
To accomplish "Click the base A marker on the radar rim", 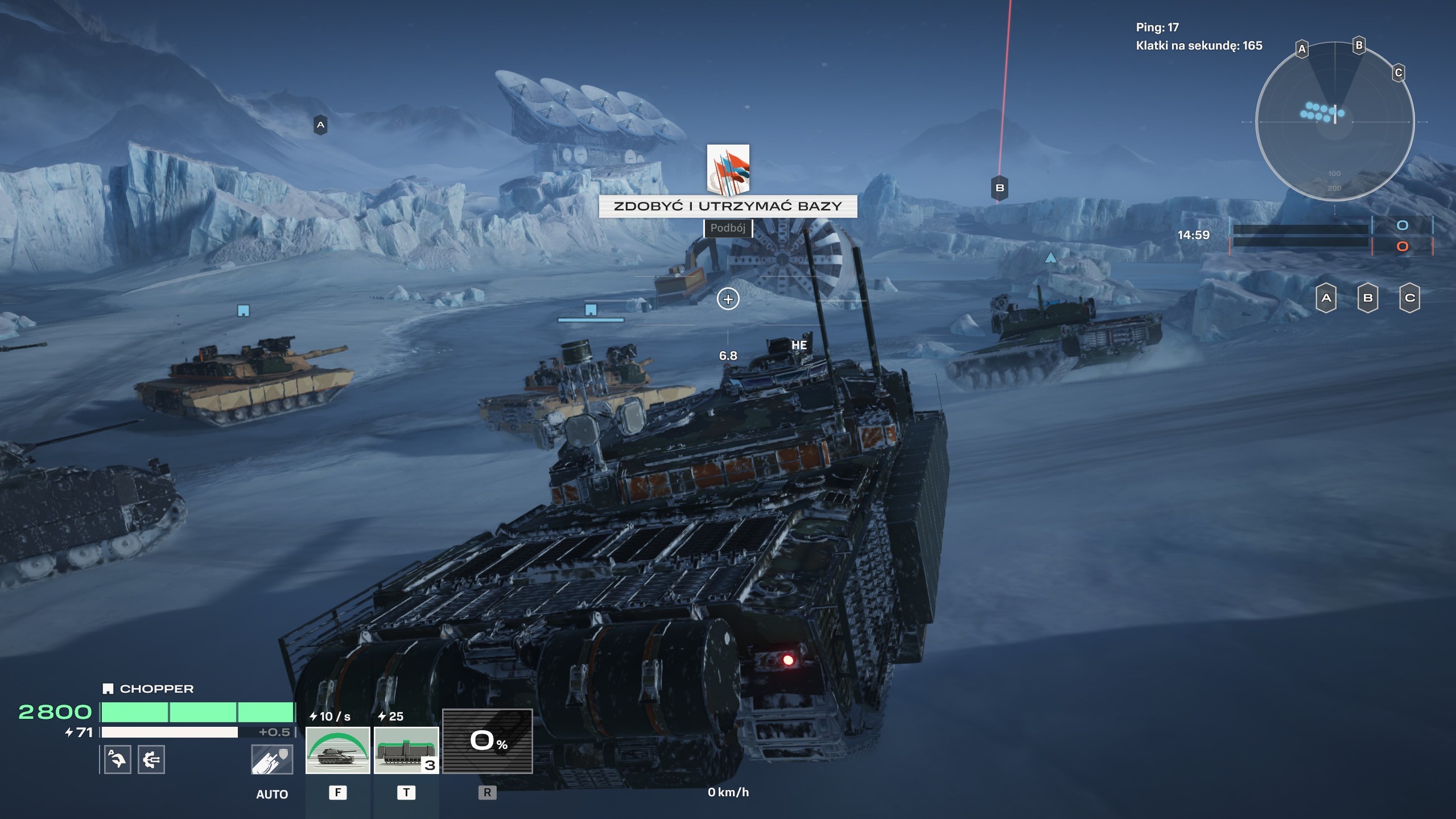I will 1302,50.
